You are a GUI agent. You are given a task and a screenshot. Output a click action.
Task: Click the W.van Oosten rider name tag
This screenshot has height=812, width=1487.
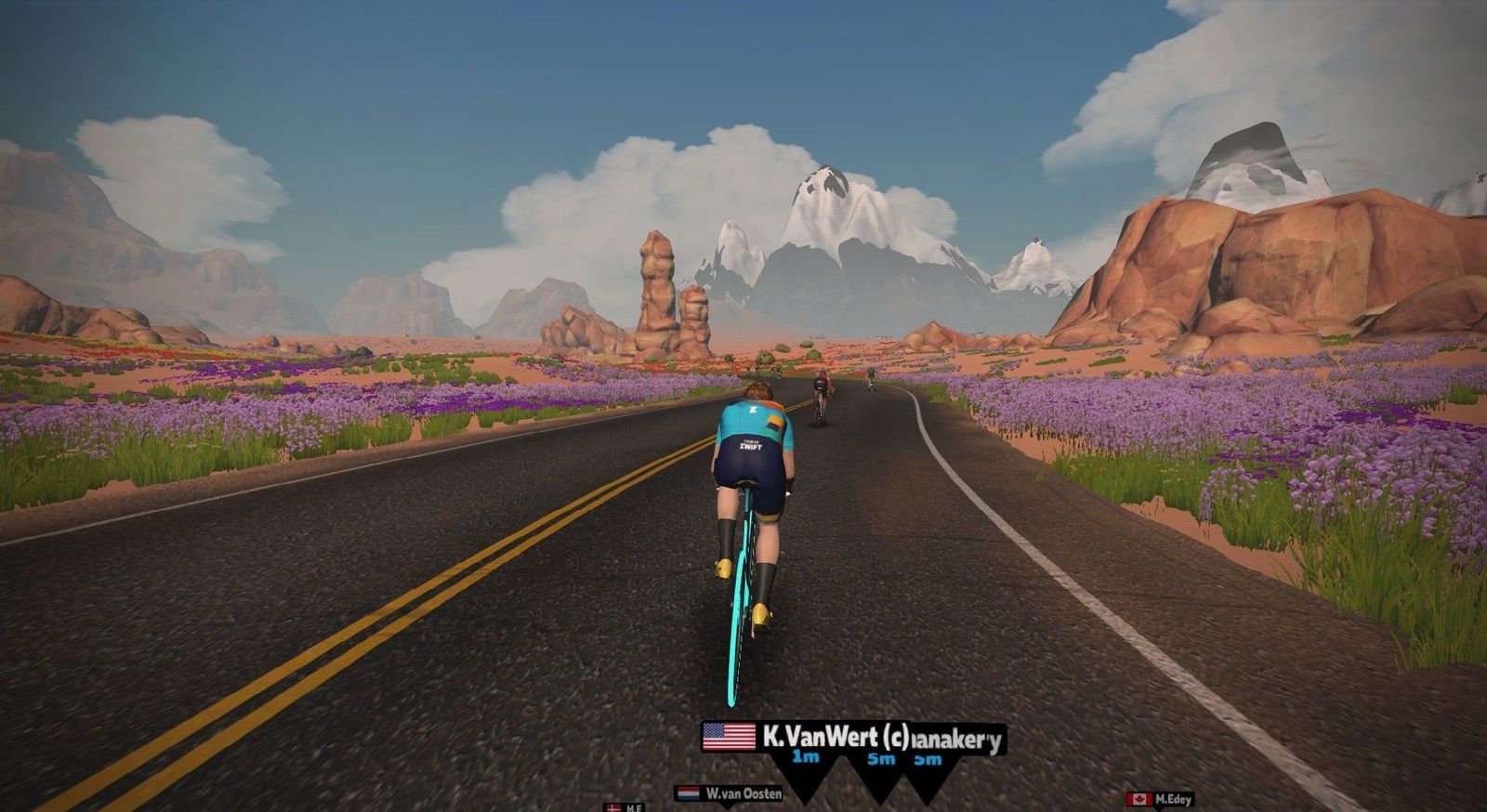pos(730,793)
